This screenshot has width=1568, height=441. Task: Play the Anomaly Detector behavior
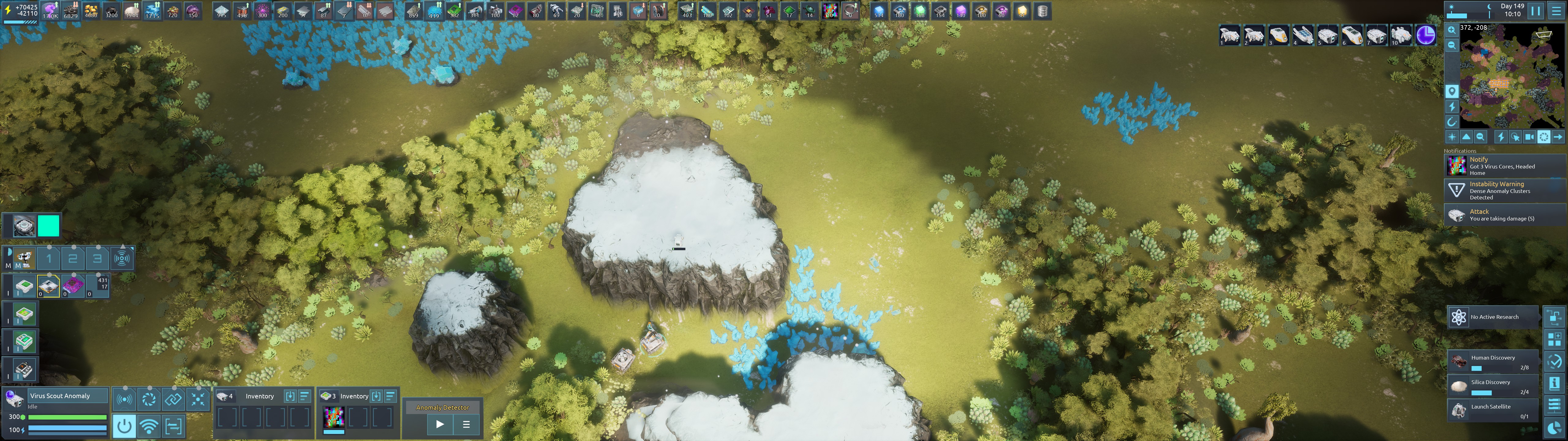(440, 424)
